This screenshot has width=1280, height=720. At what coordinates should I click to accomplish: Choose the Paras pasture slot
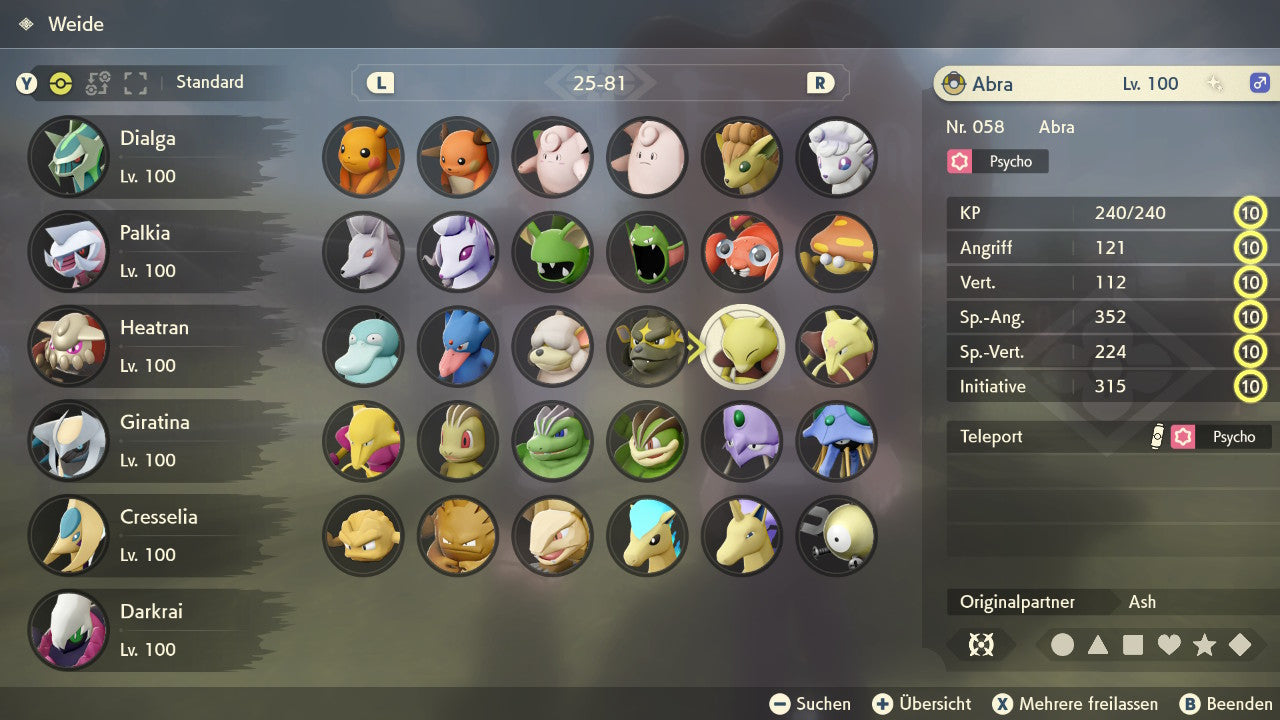click(741, 251)
